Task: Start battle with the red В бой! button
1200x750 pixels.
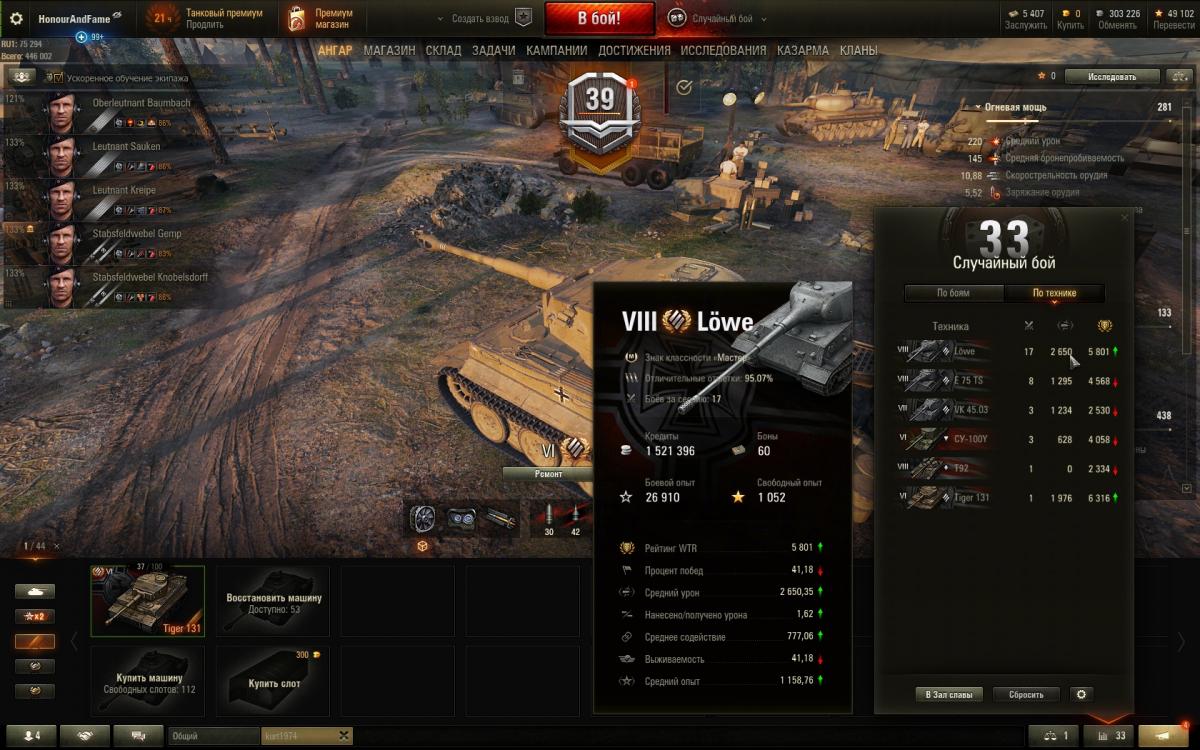Action: click(599, 18)
